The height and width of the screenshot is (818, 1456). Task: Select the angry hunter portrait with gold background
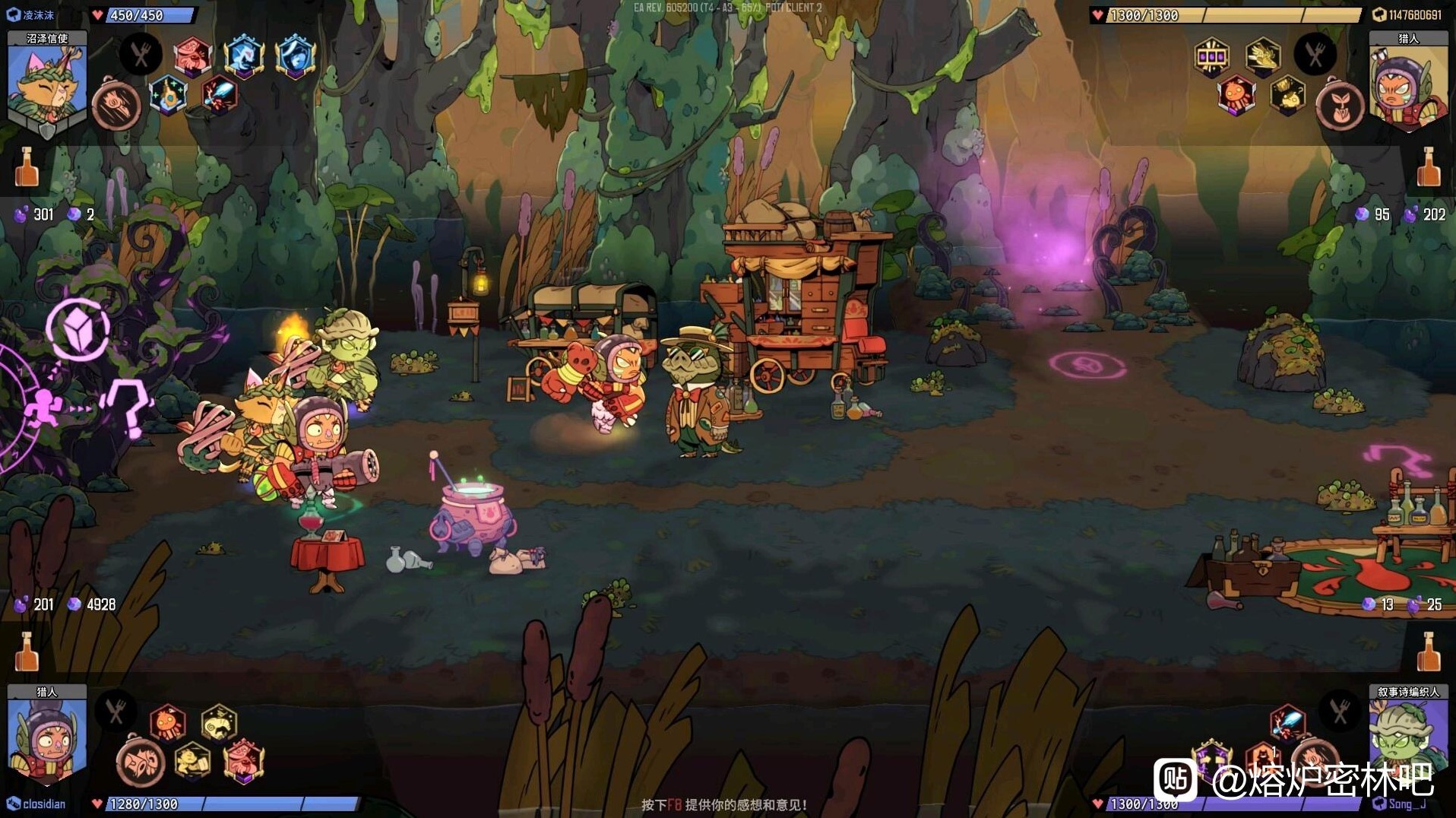click(1407, 84)
